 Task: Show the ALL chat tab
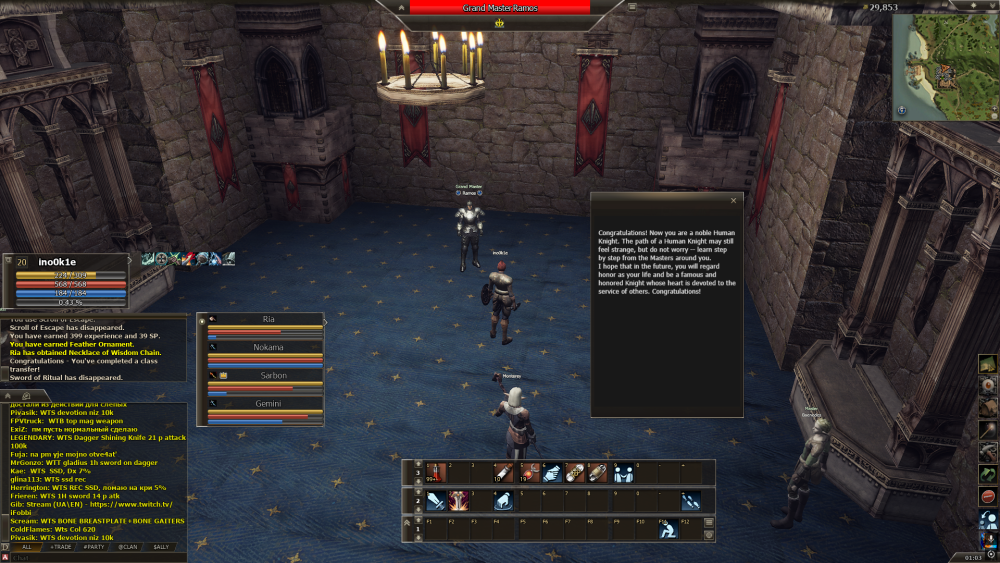coord(26,547)
